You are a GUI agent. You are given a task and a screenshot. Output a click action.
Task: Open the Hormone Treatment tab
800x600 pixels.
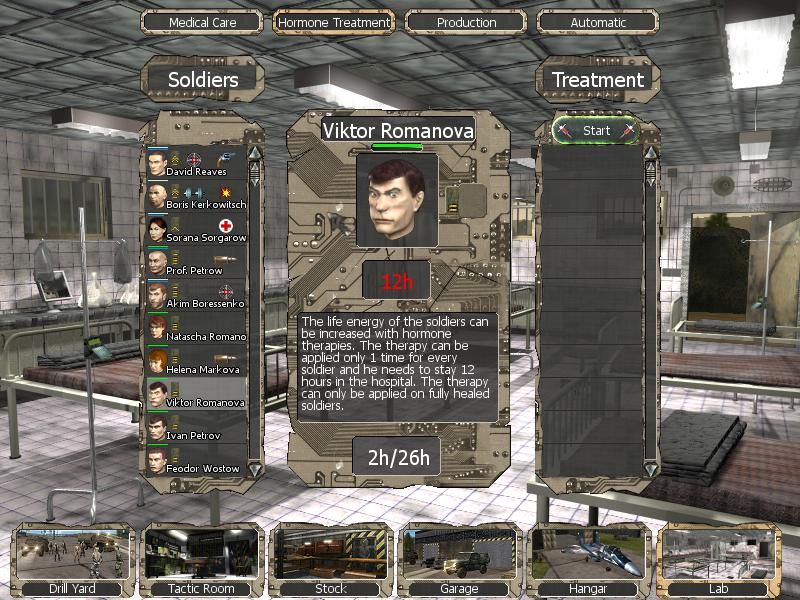point(334,22)
